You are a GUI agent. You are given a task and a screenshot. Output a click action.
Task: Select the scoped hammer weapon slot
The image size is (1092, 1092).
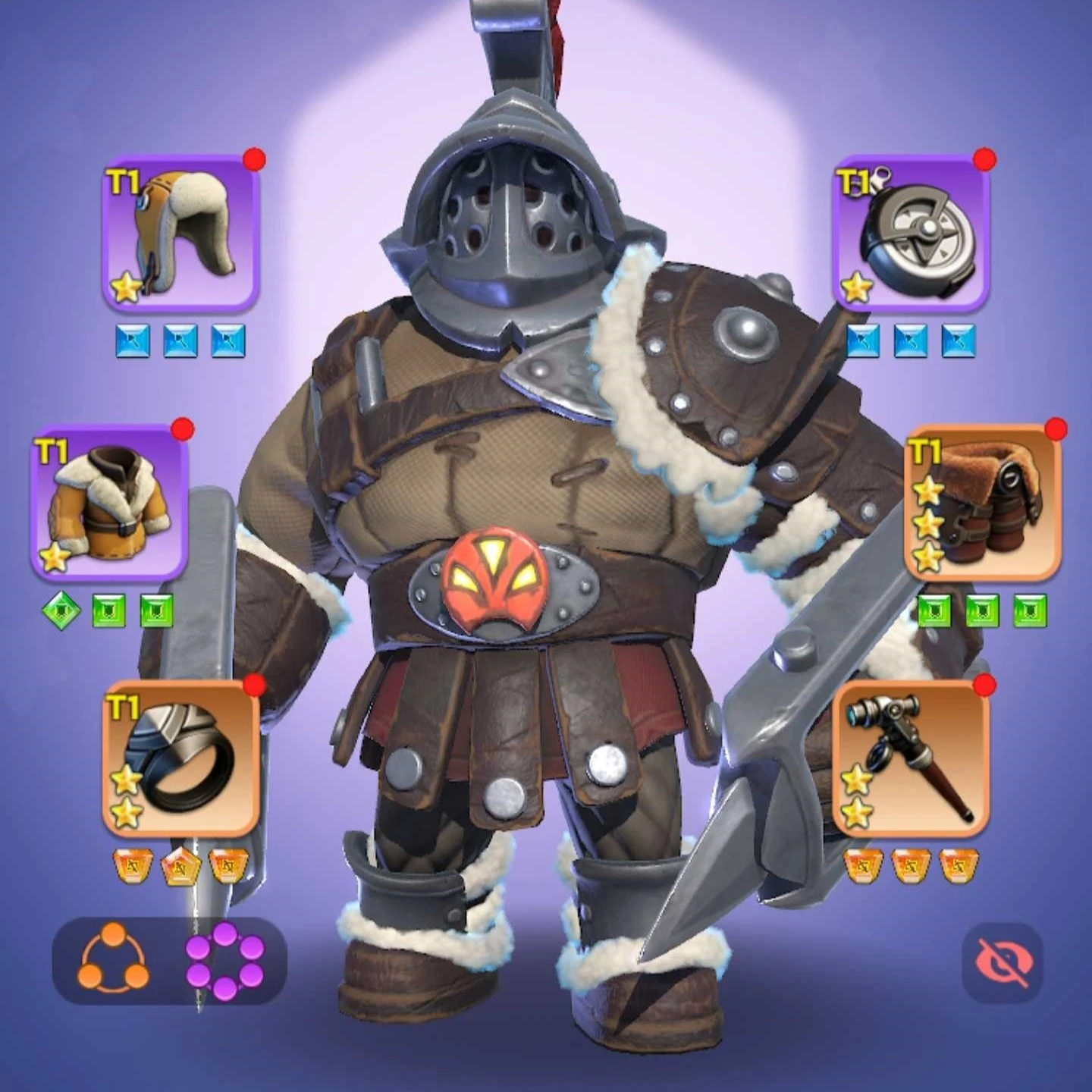(911, 758)
